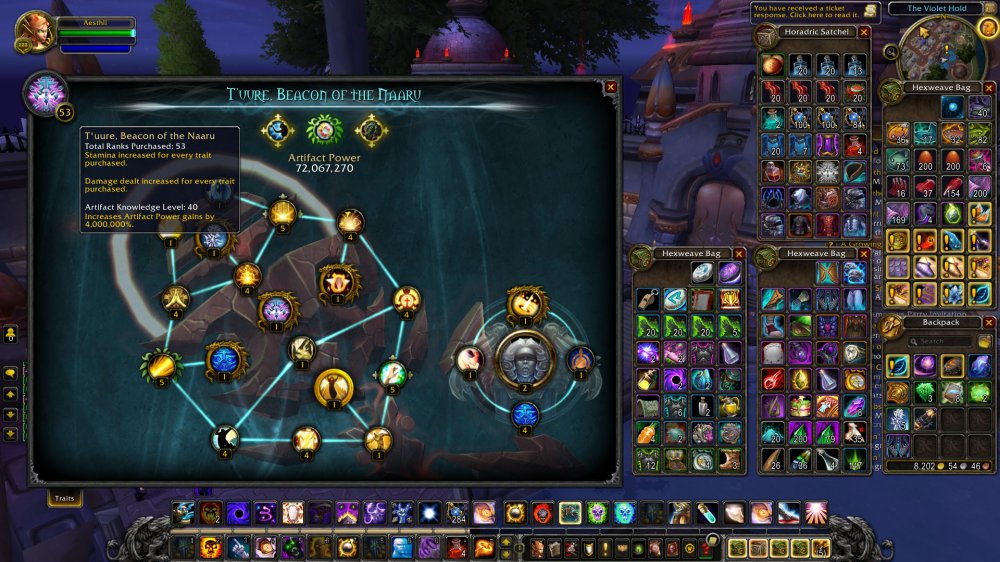The height and width of the screenshot is (562, 1000).
Task: Close the T'uure artifact window
Action: click(x=611, y=87)
